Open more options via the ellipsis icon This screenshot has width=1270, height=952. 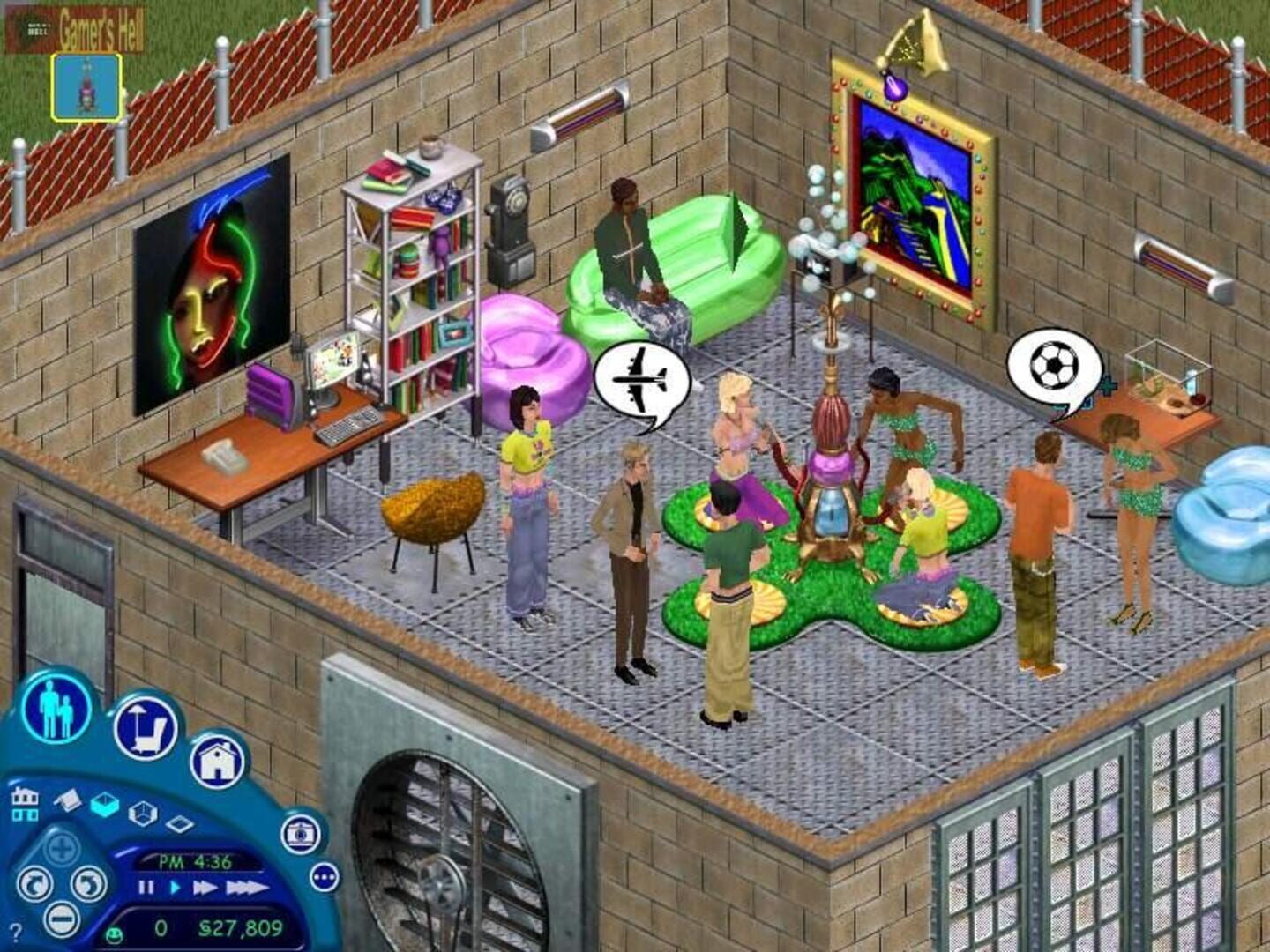(x=324, y=876)
